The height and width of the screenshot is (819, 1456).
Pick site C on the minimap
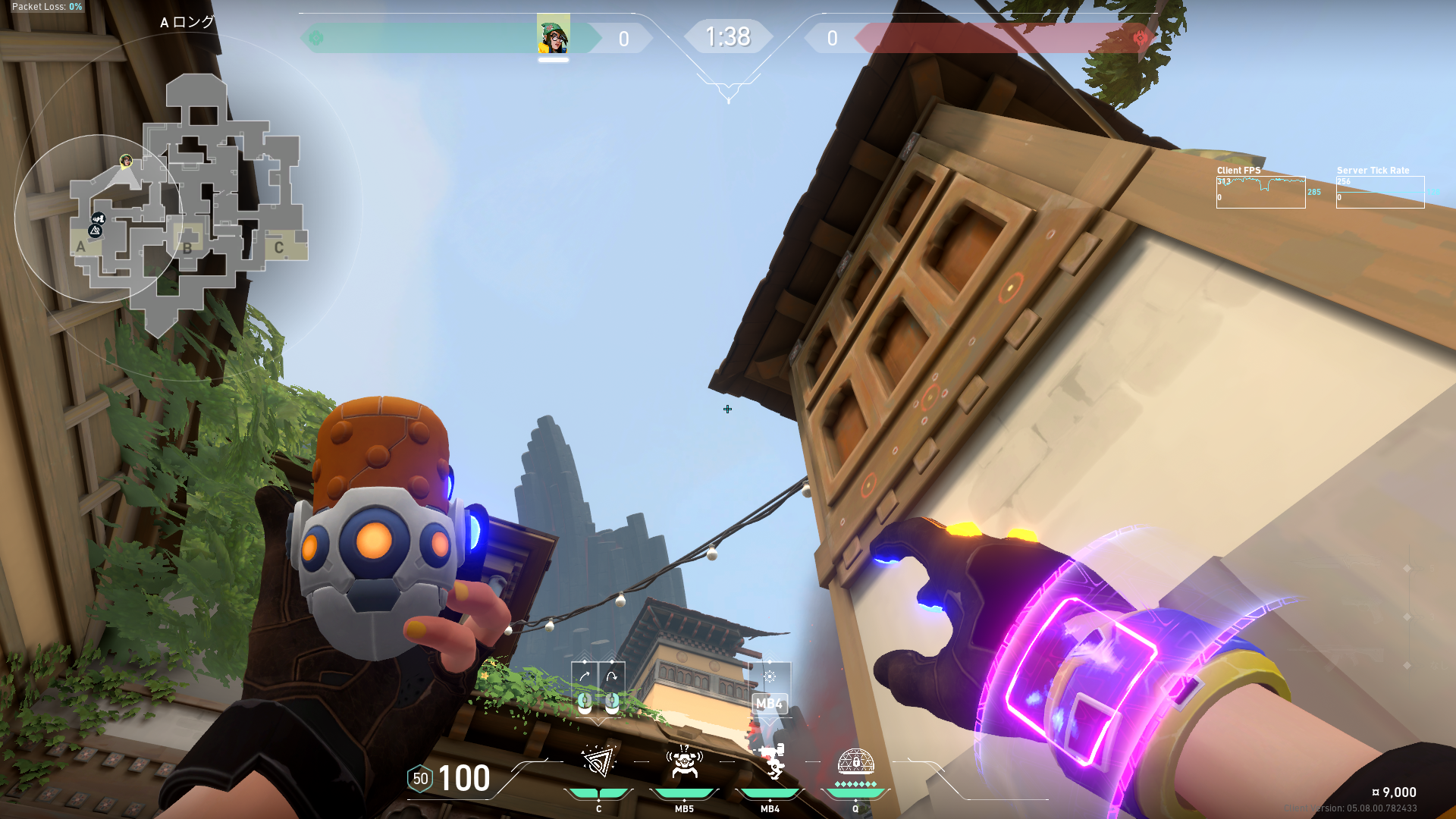(x=279, y=247)
